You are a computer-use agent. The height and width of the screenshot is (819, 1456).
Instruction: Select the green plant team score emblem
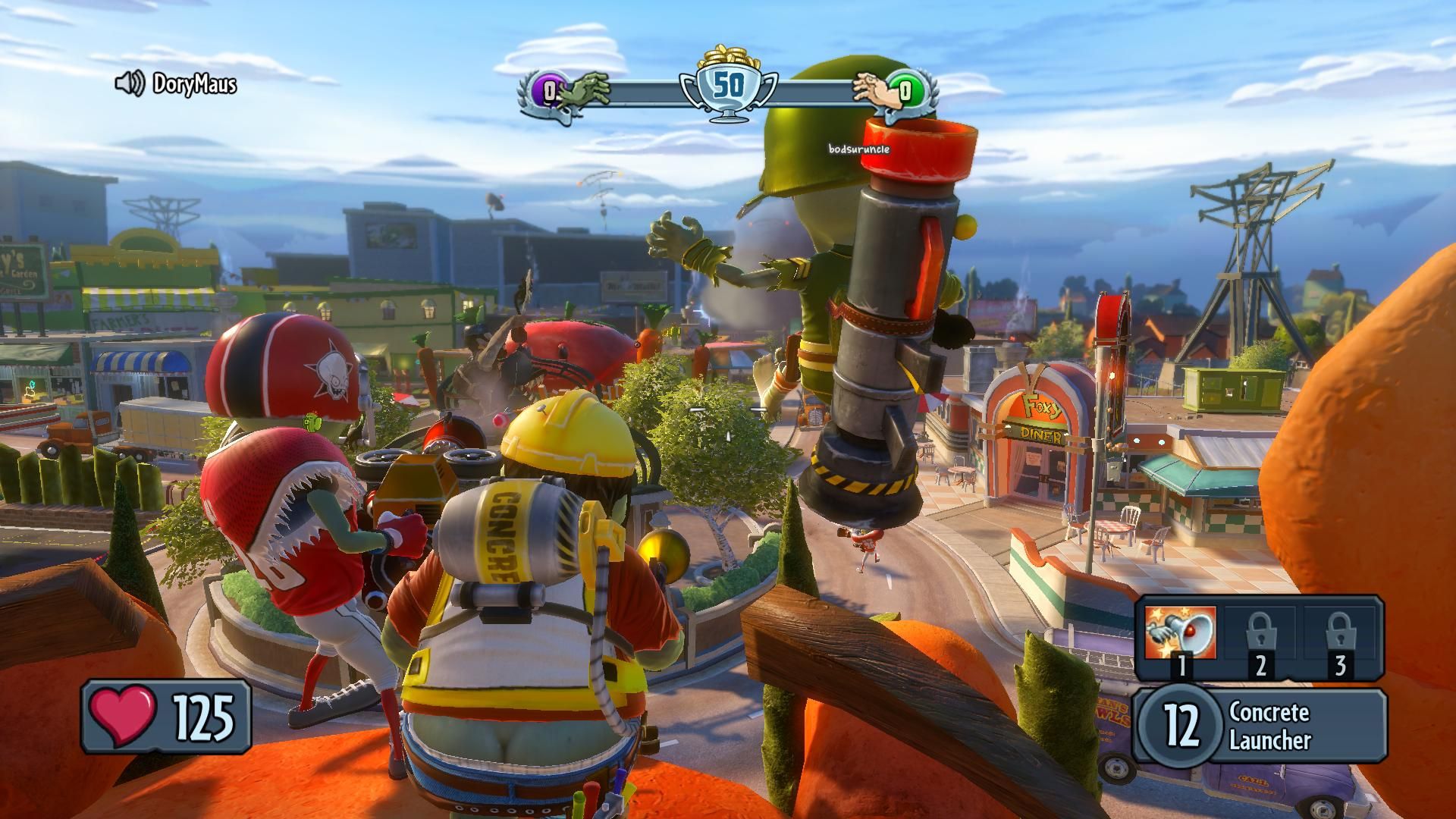click(905, 92)
